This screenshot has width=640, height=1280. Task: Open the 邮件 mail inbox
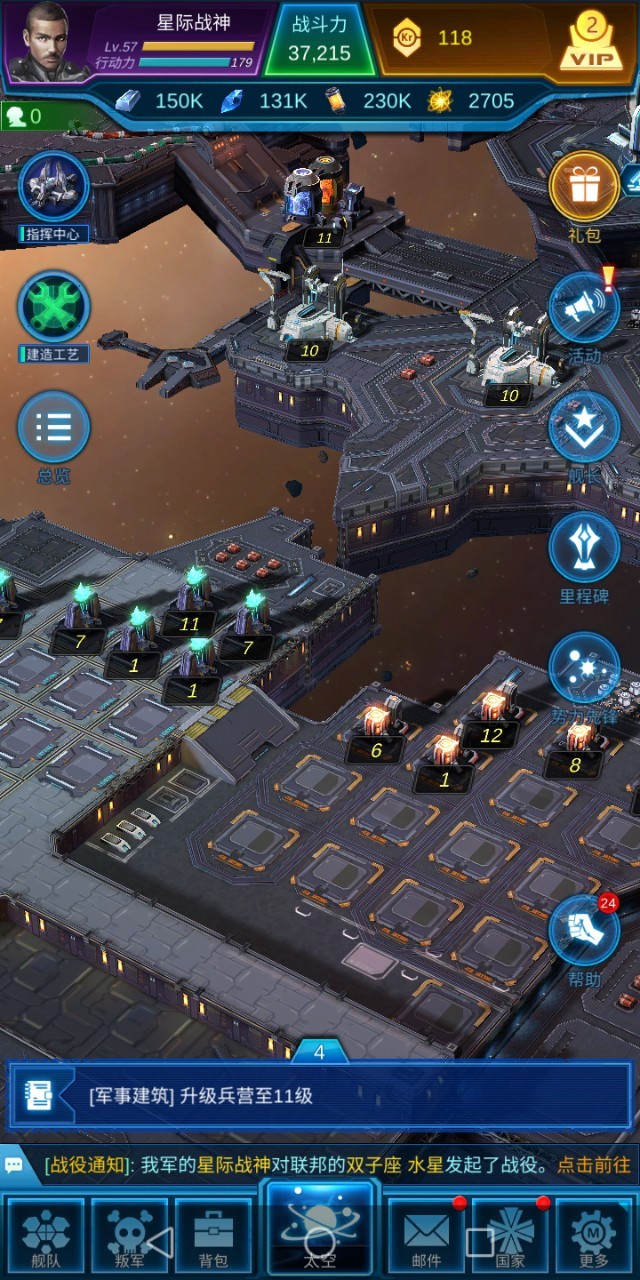tap(426, 1235)
